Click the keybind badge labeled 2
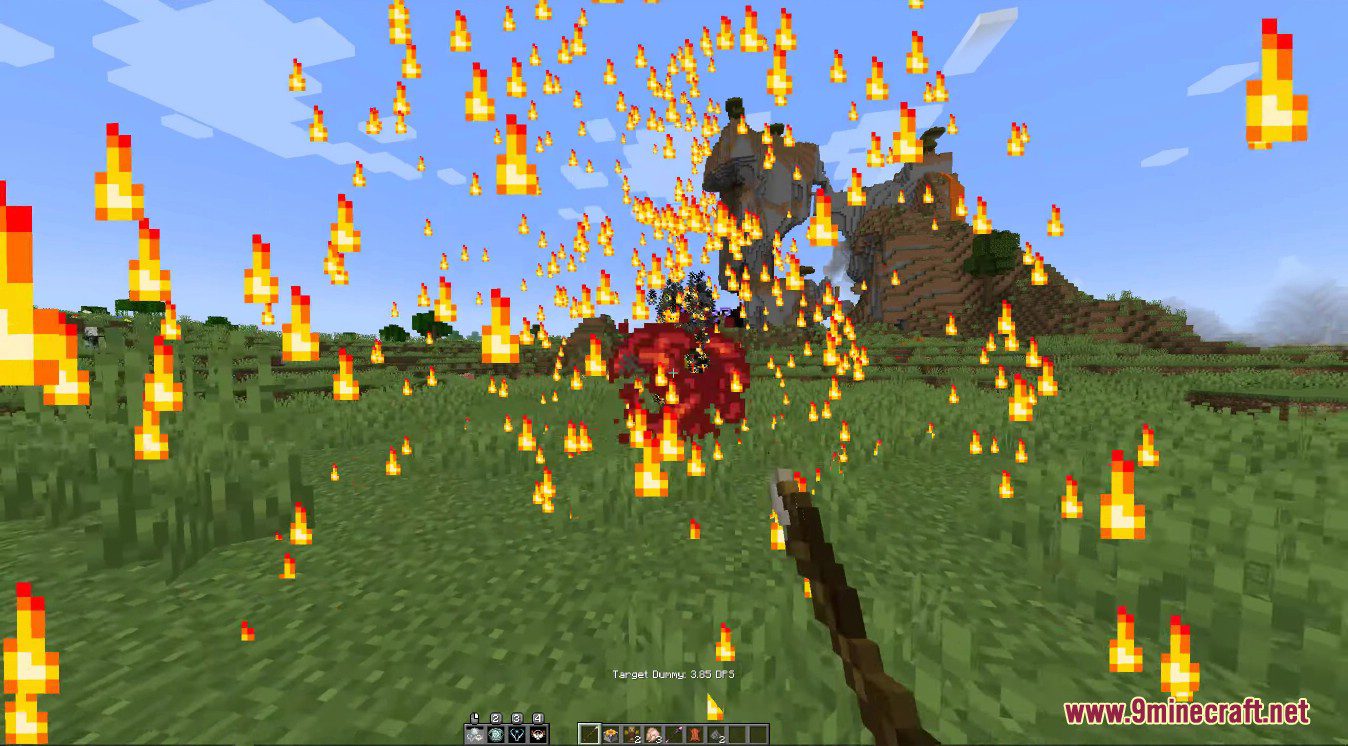The height and width of the screenshot is (746, 1348). tap(495, 717)
